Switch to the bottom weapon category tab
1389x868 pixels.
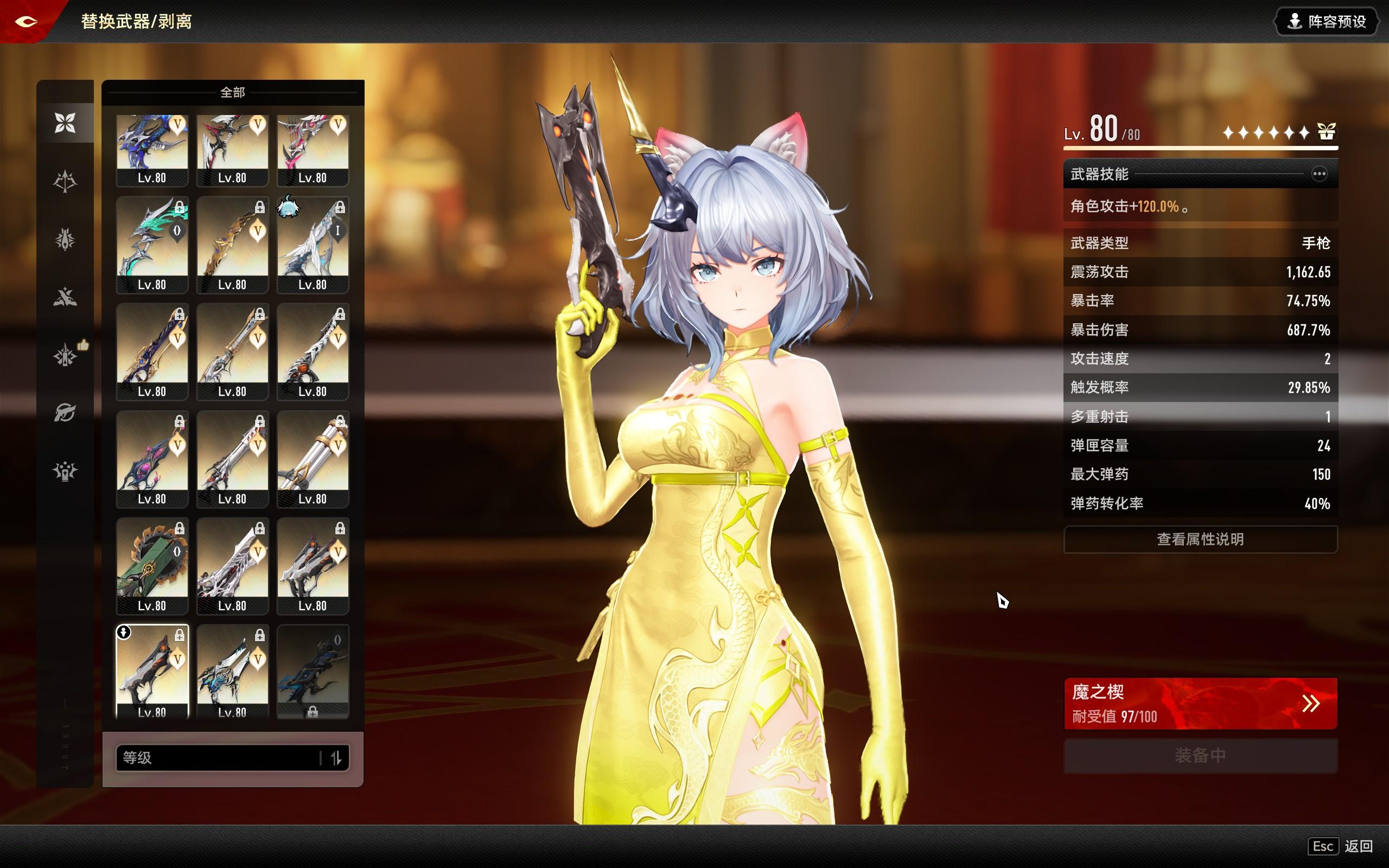pyautogui.click(x=65, y=471)
